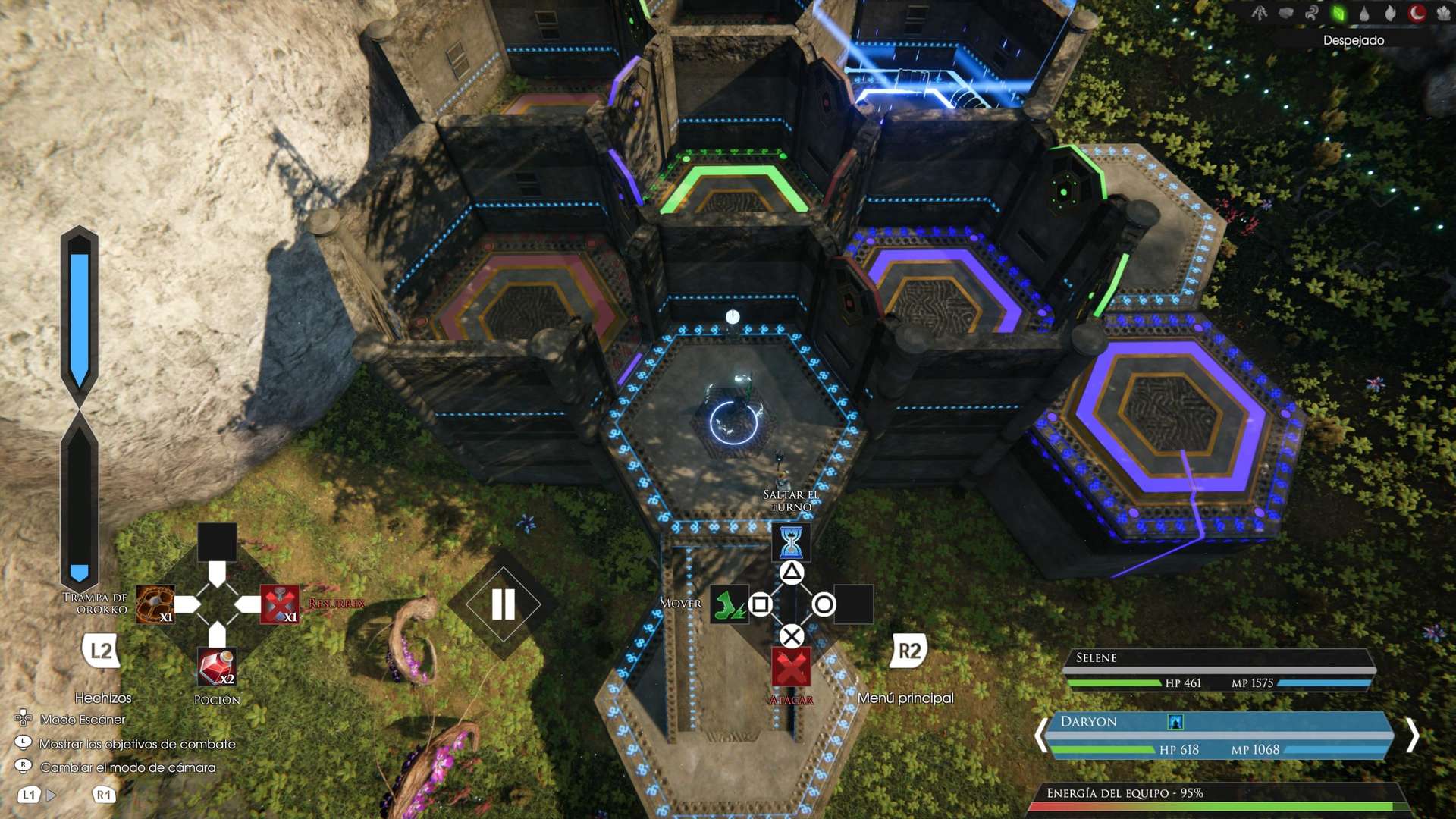Viewport: 1456px width, 819px height.
Task: Switch to next character with right arrow
Action: tap(1412, 735)
